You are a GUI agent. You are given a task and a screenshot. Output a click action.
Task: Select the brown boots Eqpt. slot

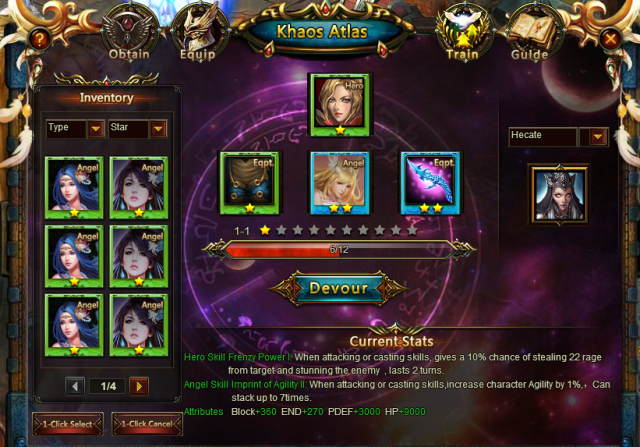click(249, 182)
